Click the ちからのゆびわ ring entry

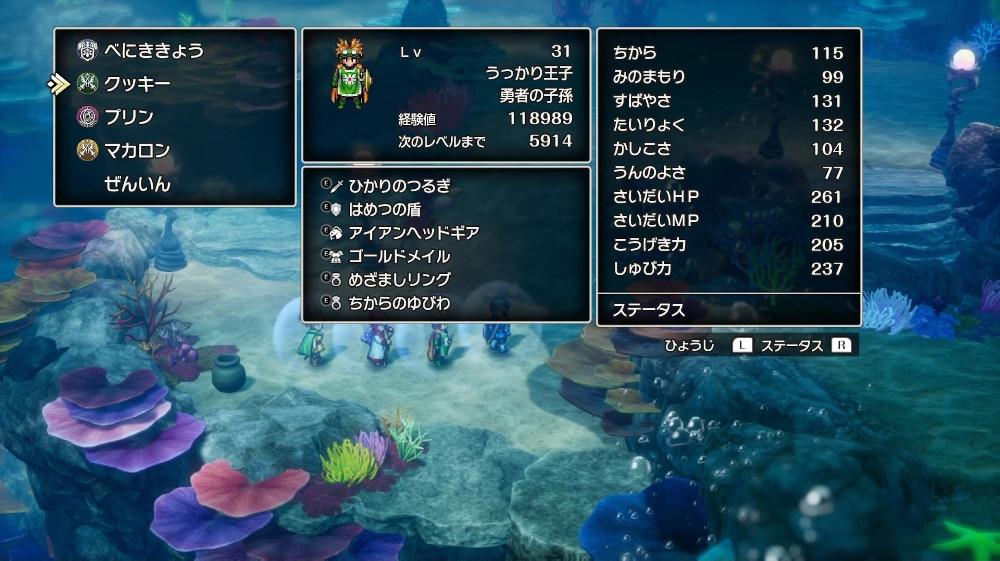point(399,303)
